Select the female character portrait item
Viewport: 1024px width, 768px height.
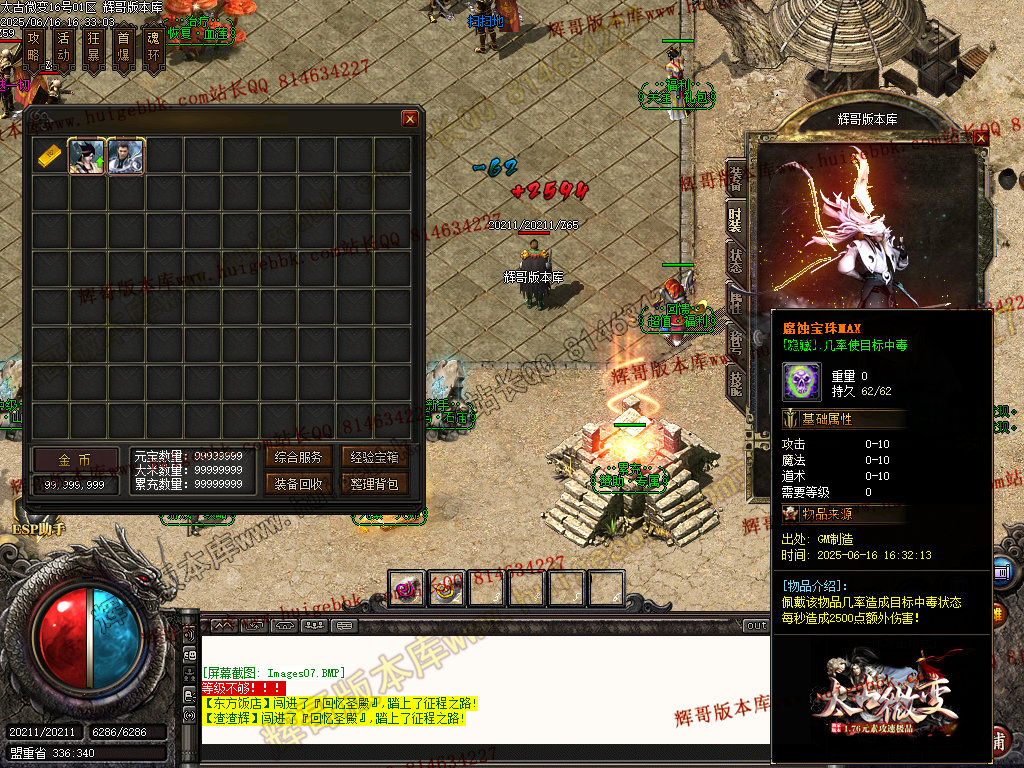[x=87, y=157]
